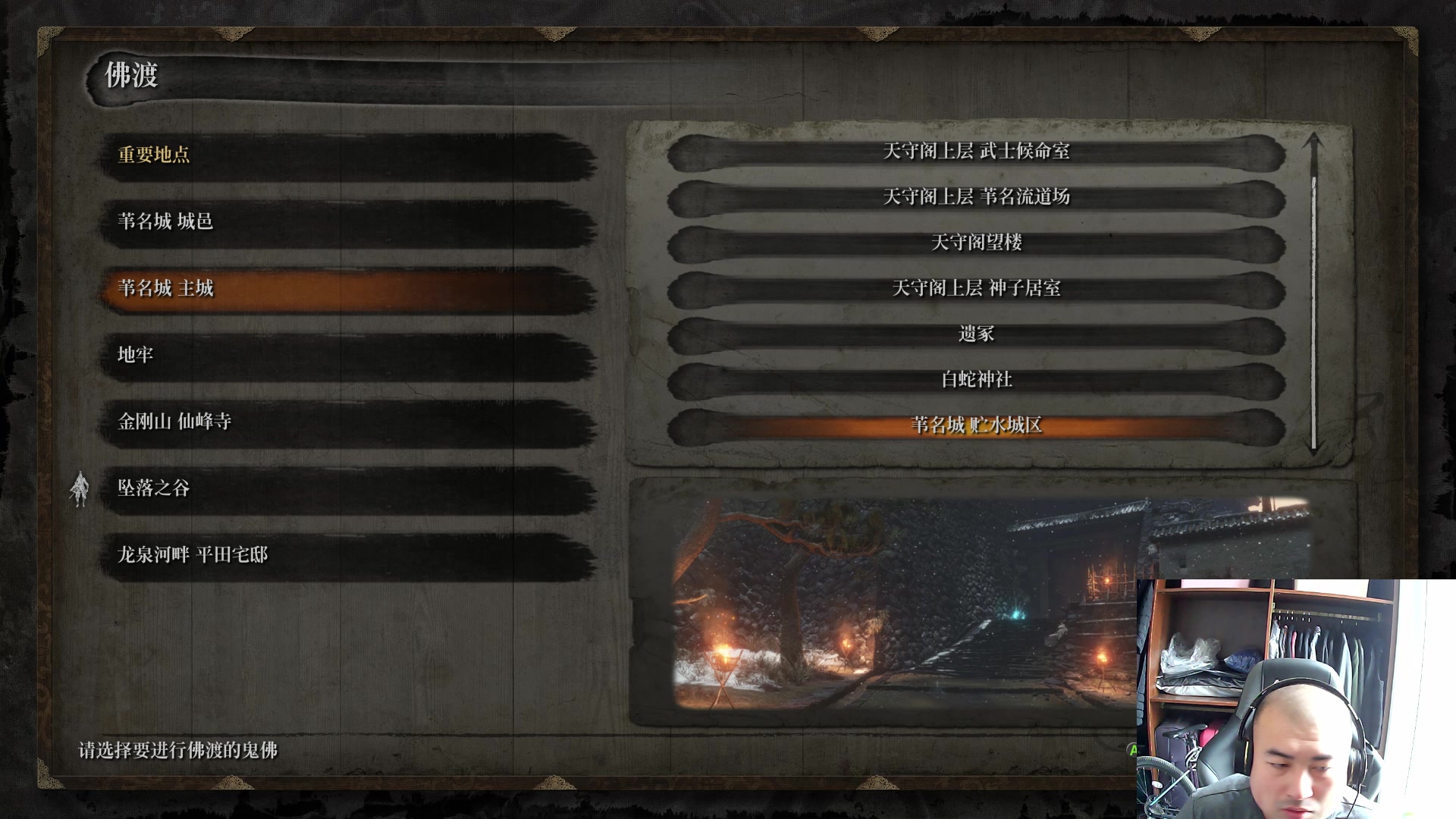
Task: Select the 遗冢 idol
Action: pos(976,334)
